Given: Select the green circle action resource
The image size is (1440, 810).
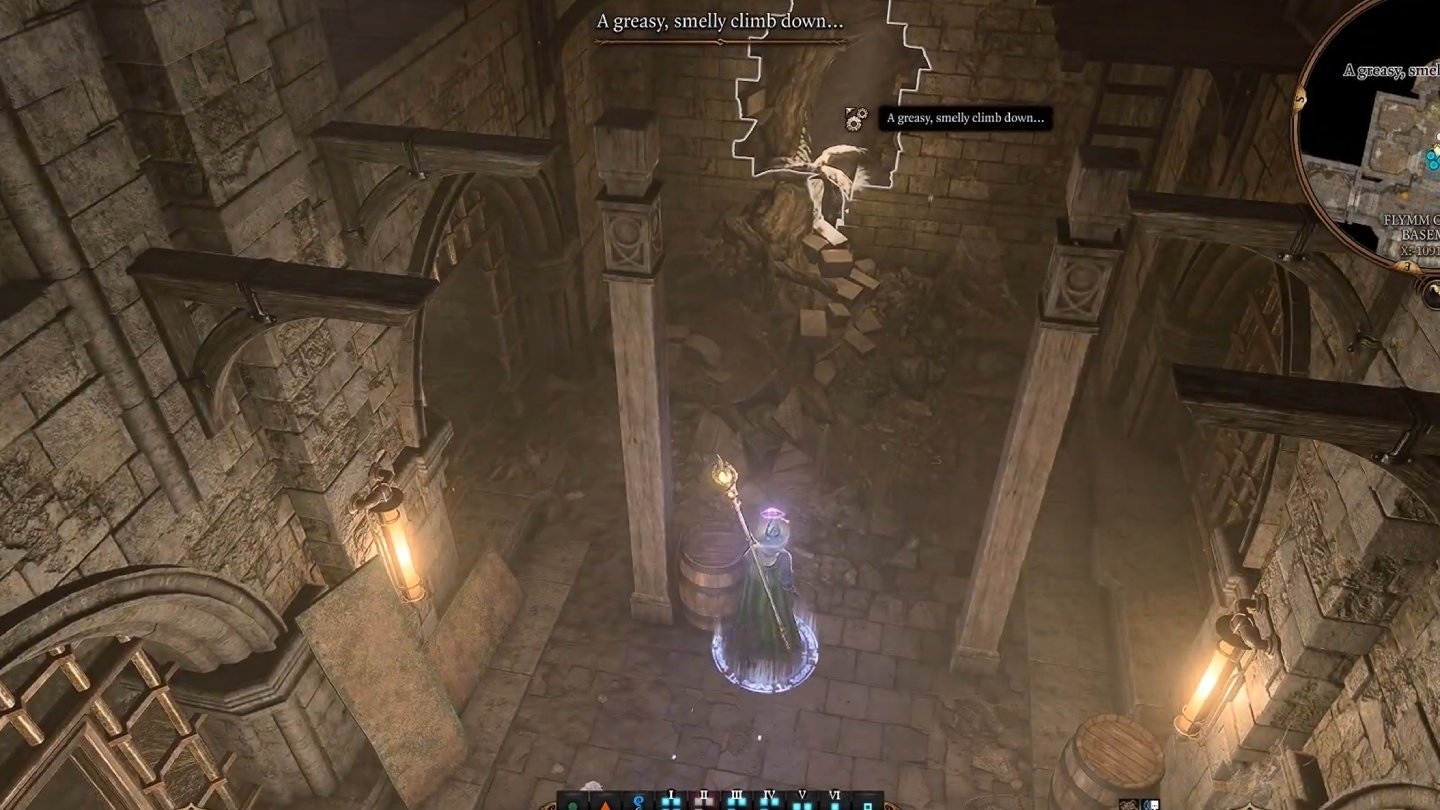Looking at the screenshot, I should click(572, 804).
